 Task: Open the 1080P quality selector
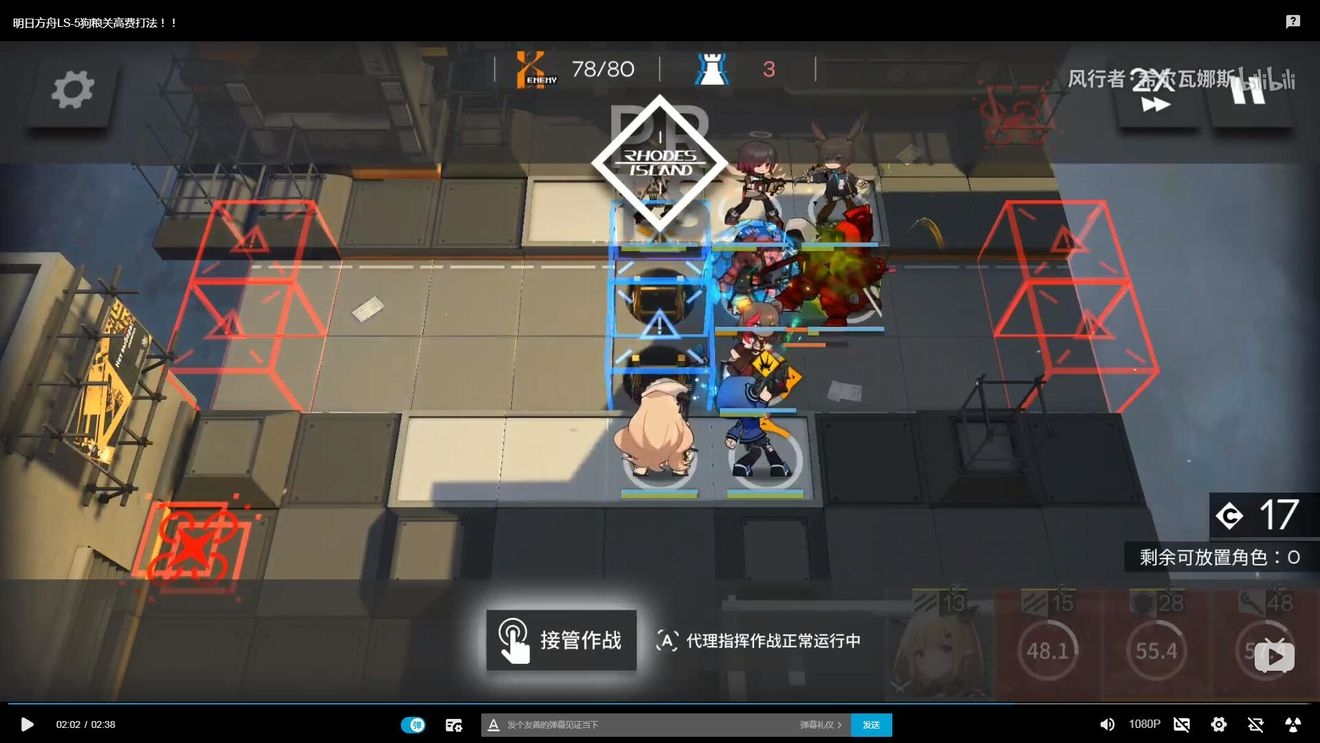click(1144, 724)
